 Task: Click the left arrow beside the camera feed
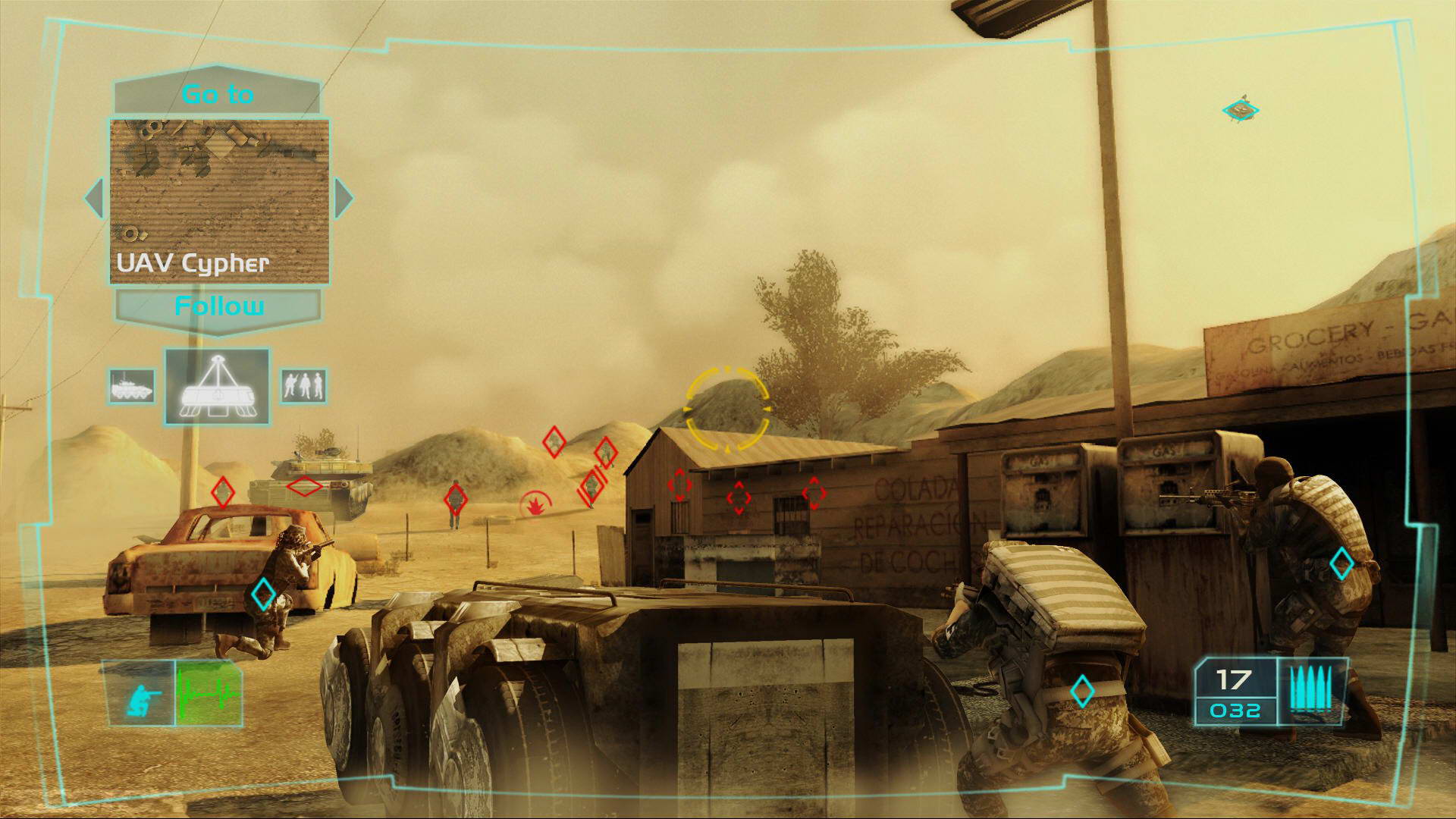[x=93, y=199]
